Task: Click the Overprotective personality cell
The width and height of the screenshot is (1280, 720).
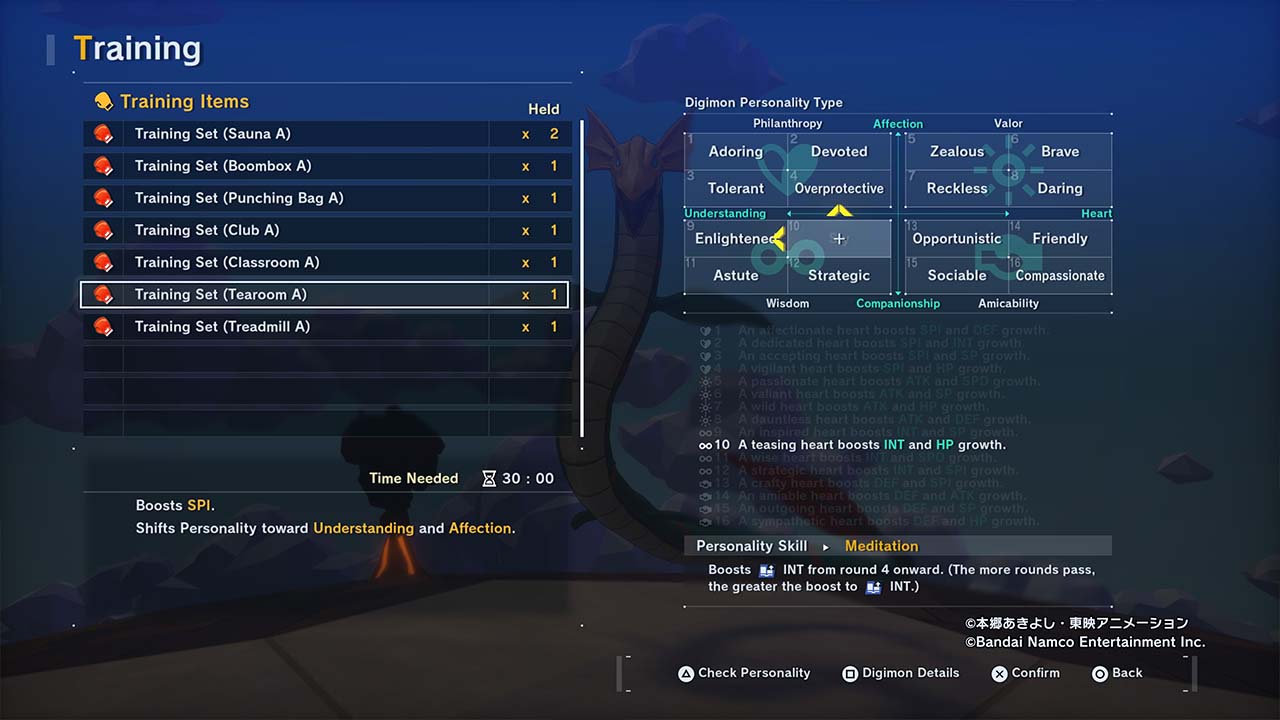Action: [839, 189]
